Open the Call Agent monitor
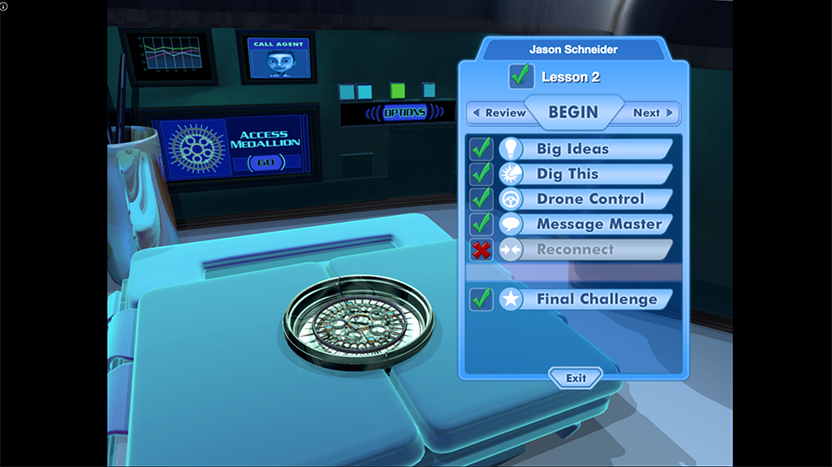 tap(275, 56)
